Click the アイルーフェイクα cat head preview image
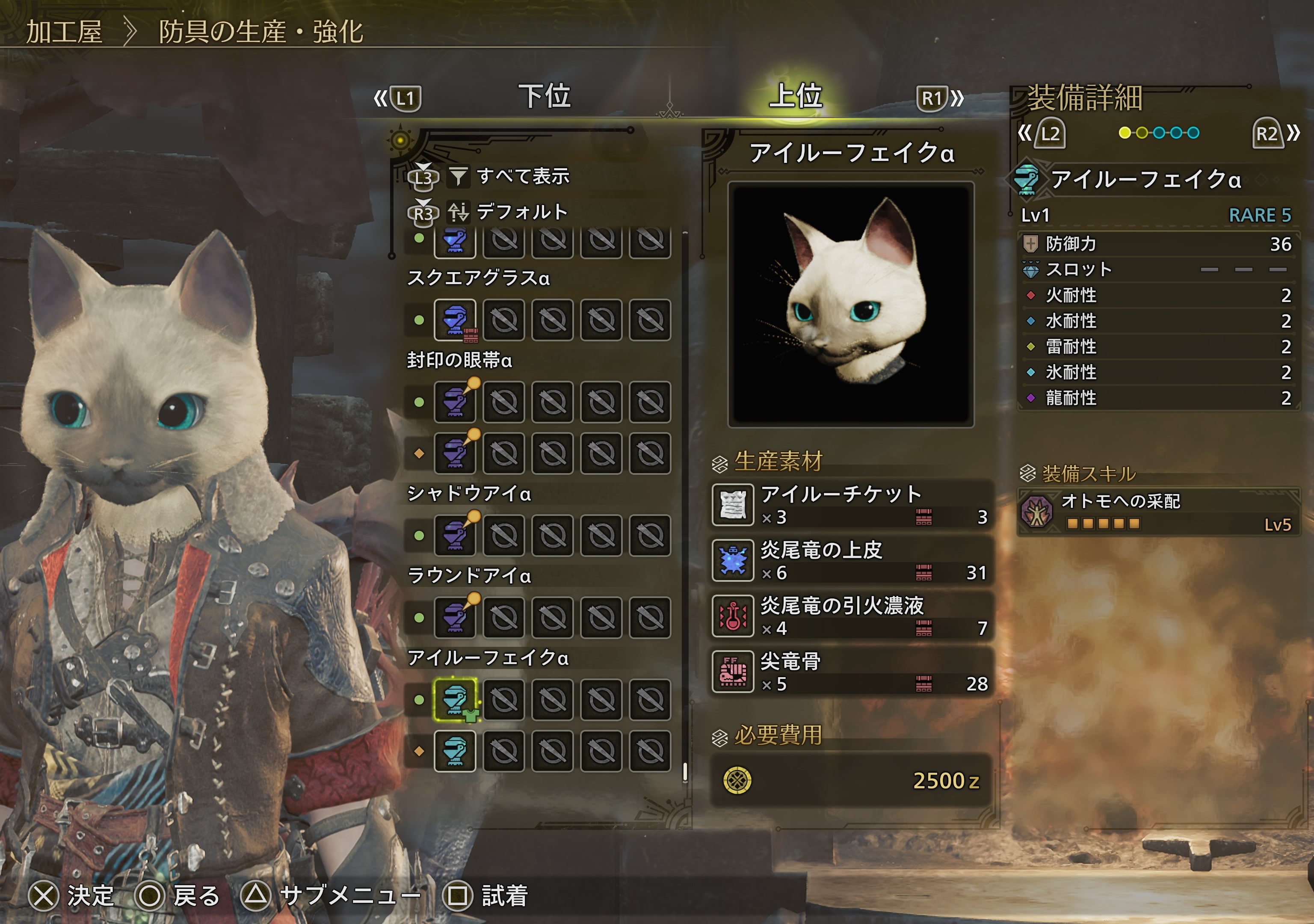This screenshot has height=924, width=1314. pos(850,305)
